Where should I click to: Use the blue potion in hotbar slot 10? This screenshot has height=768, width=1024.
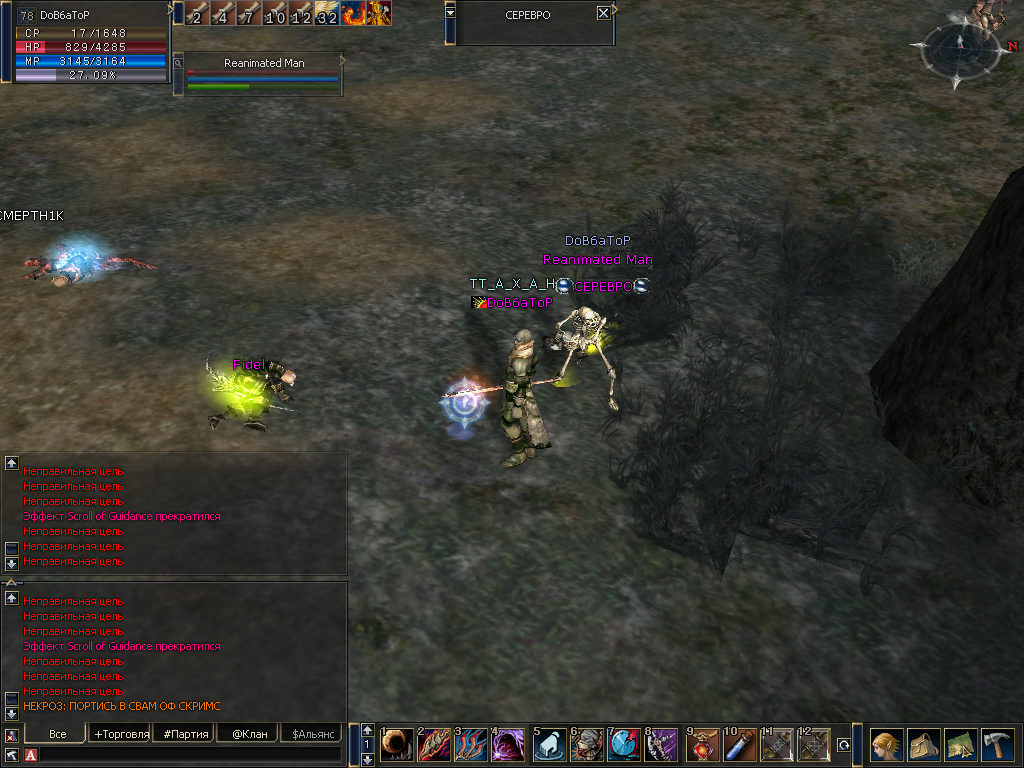point(737,745)
